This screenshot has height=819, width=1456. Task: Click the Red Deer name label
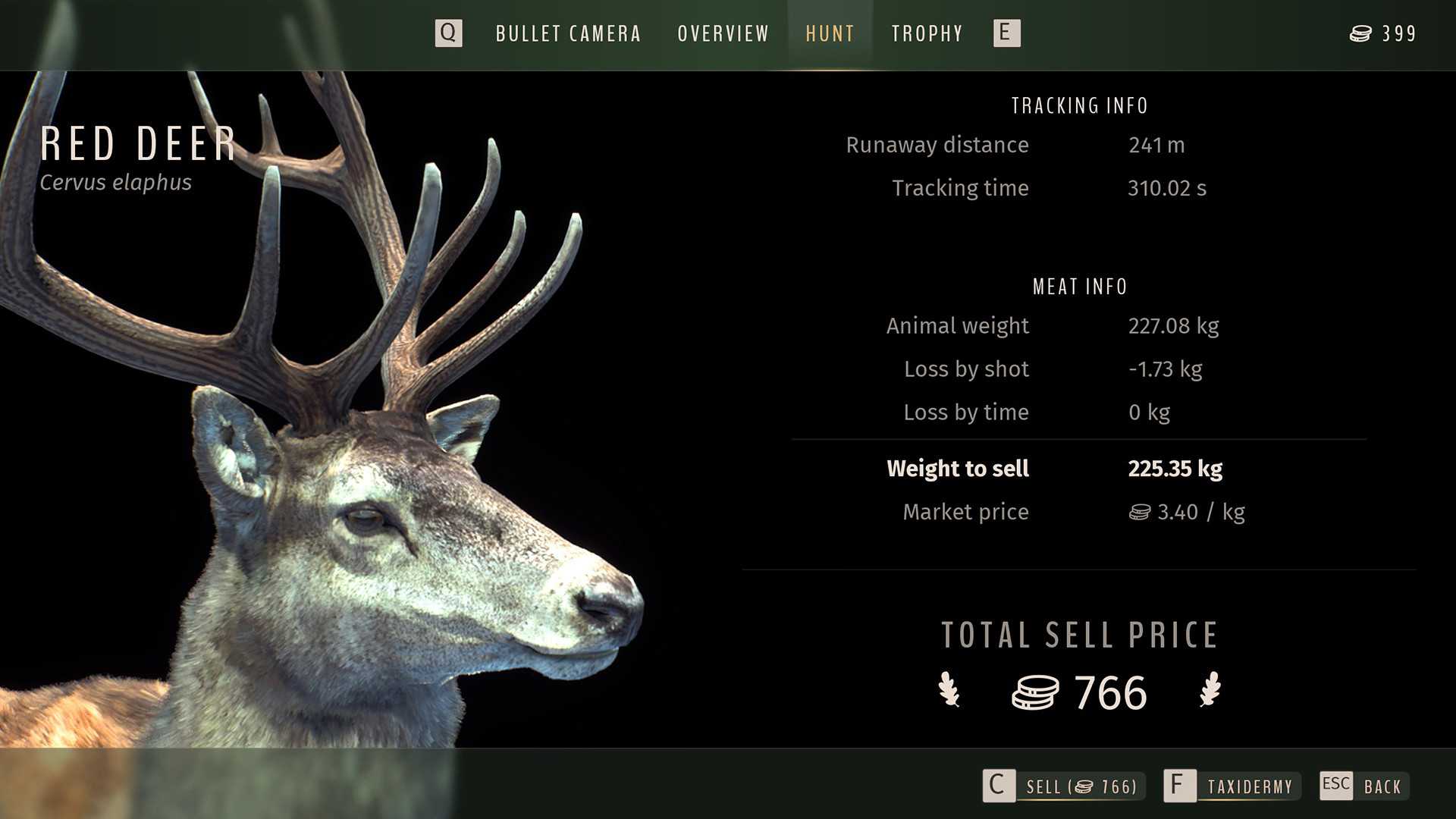[139, 144]
